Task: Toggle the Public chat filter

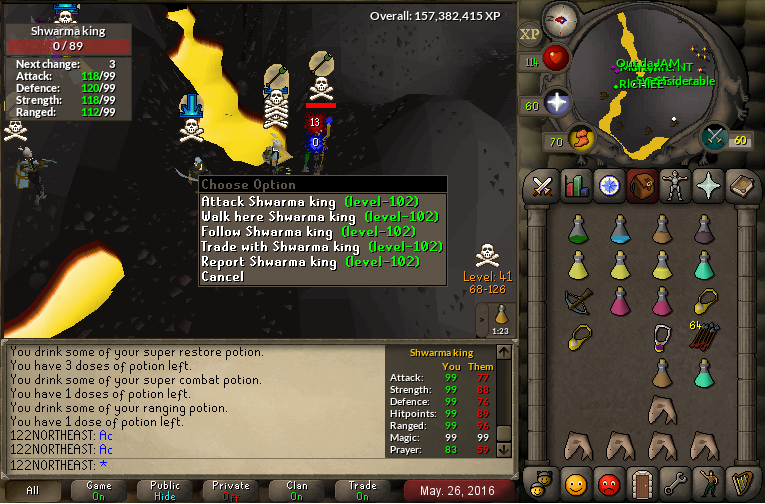Action: tap(166, 490)
